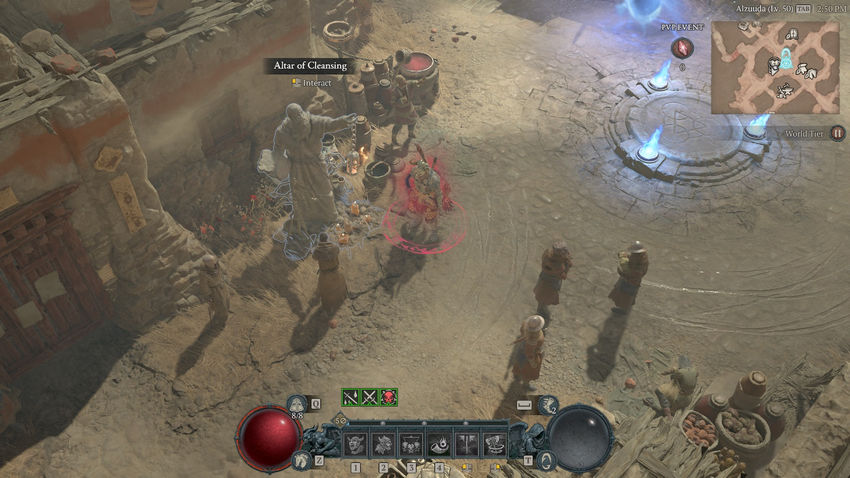Image resolution: width=850 pixels, height=478 pixels.
Task: Use the three skulls skill
Action: point(411,443)
